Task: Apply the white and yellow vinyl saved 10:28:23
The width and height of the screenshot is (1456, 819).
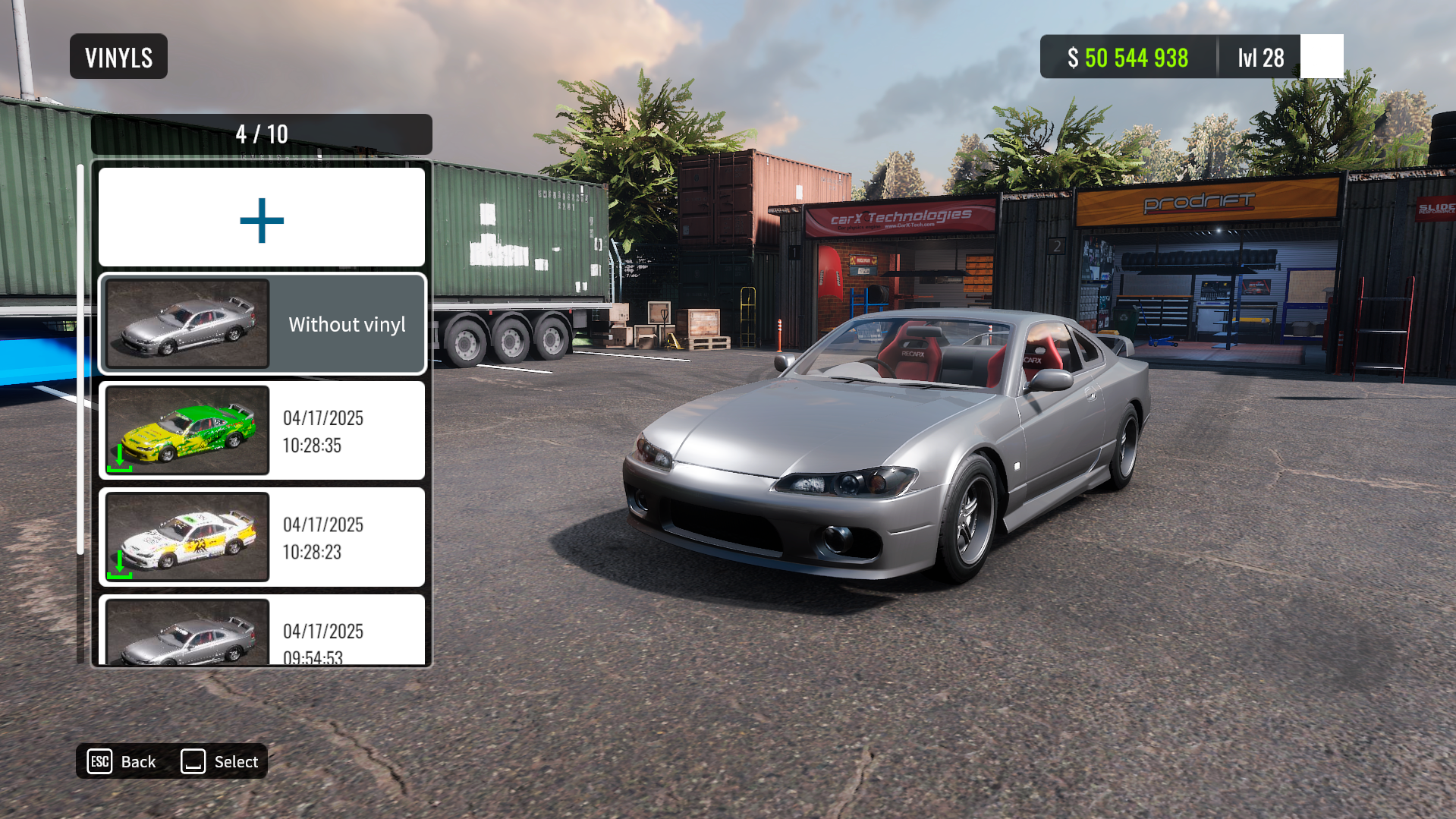Action: (262, 537)
